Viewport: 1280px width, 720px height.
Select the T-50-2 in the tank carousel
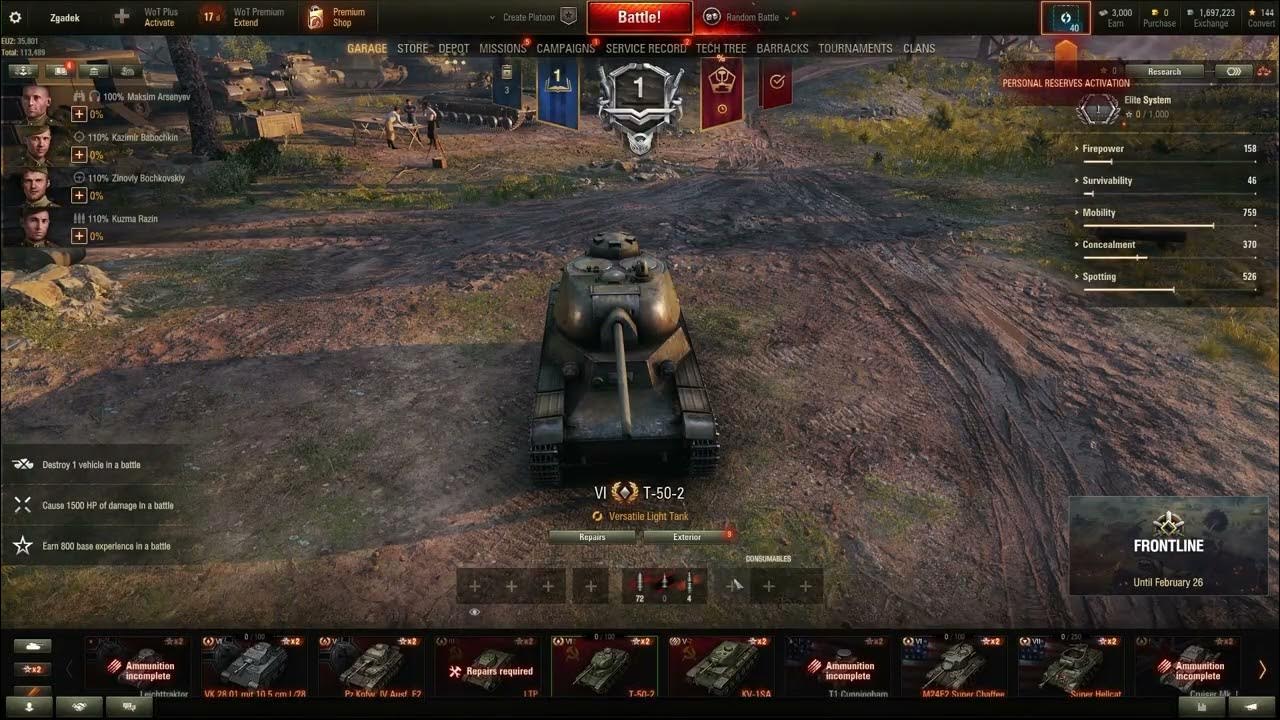coord(604,665)
